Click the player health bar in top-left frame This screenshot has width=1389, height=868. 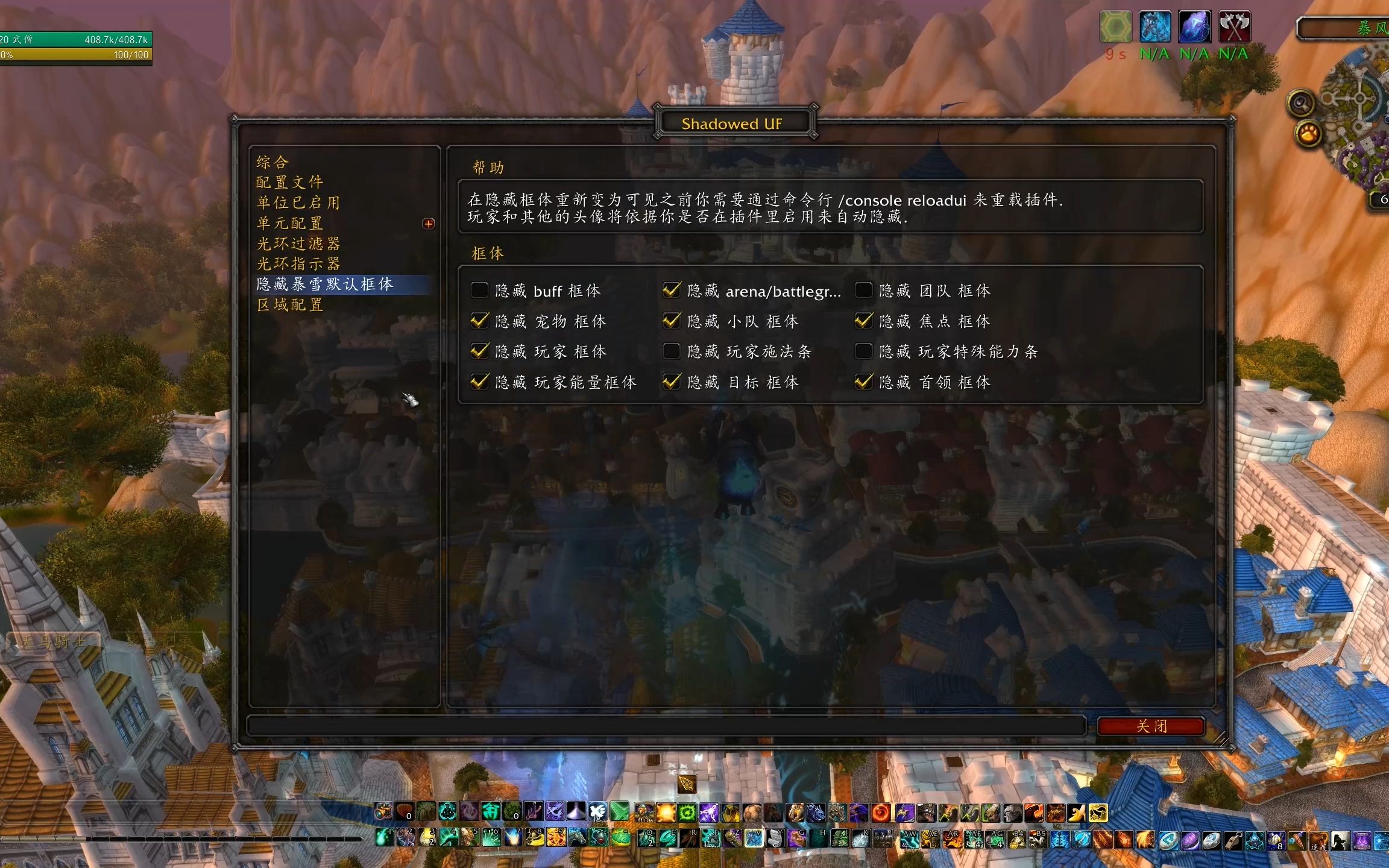click(72, 39)
